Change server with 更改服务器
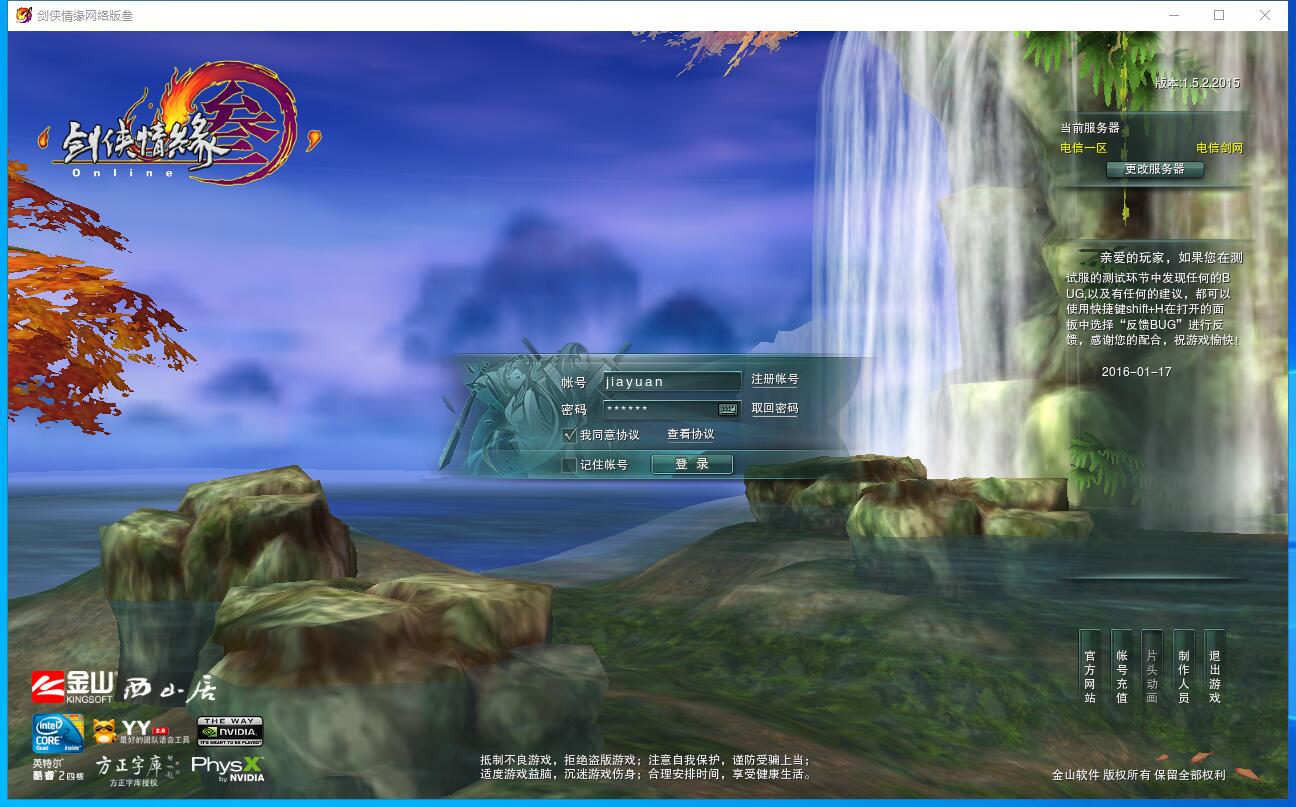This screenshot has width=1296, height=807. coord(1155,169)
